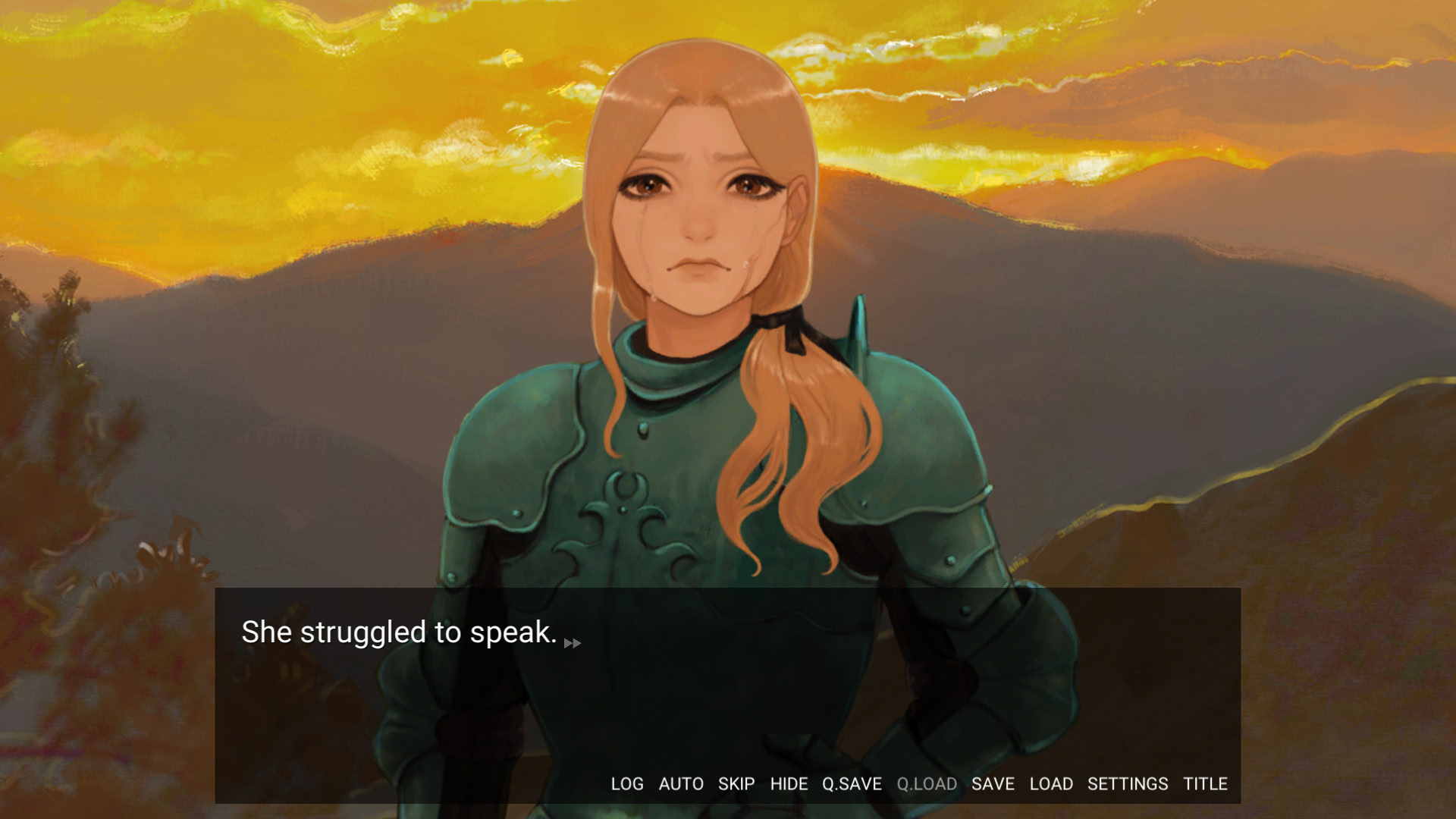Select LOAD from the quick menu
The image size is (1456, 819).
(1053, 784)
